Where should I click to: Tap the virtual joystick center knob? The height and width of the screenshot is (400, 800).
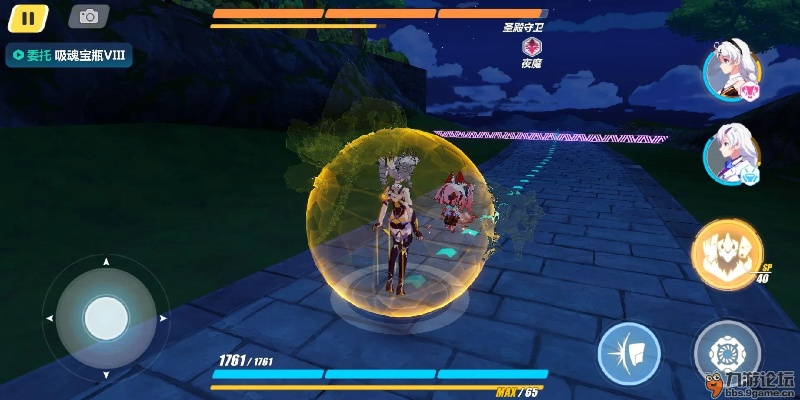[x=104, y=318]
